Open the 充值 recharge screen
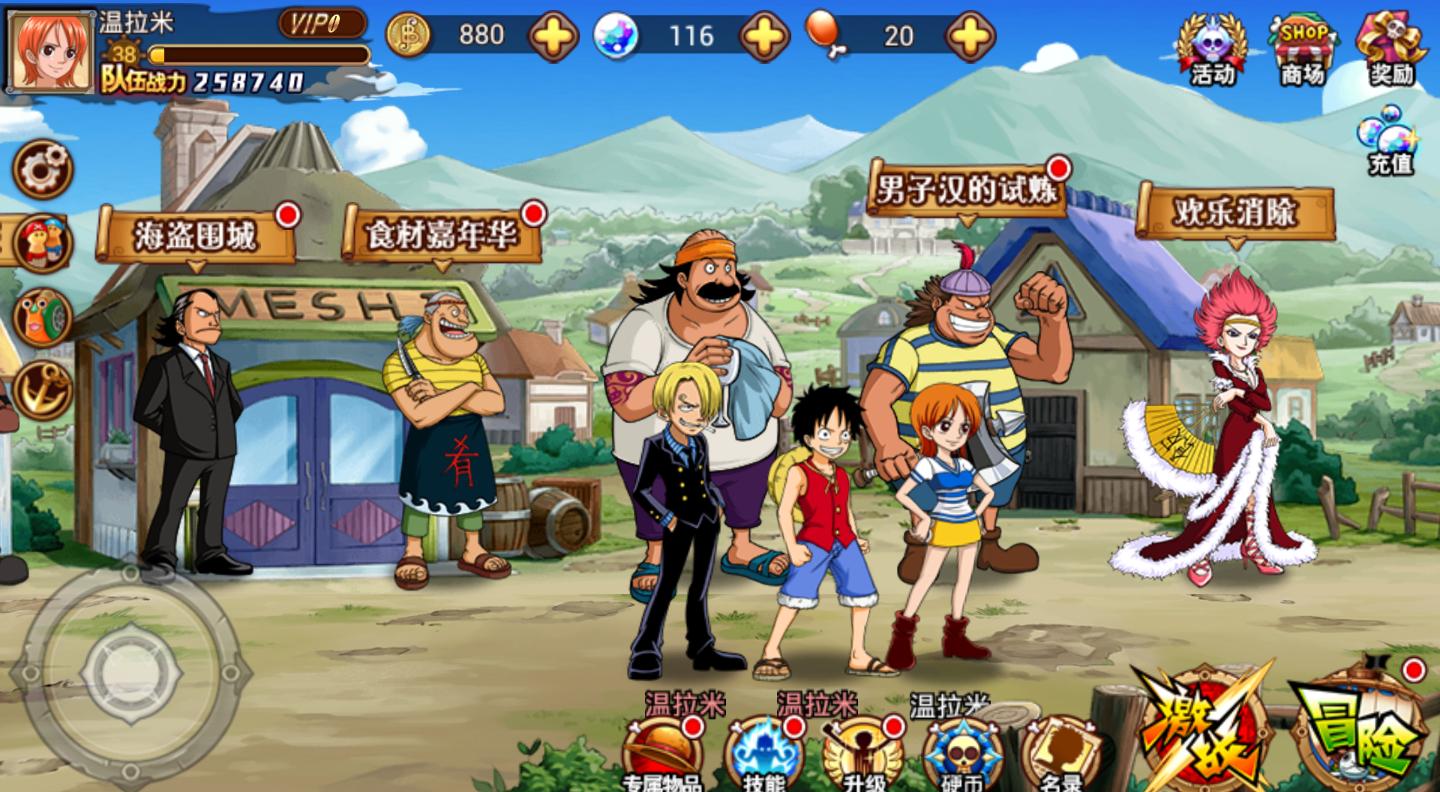 tap(1389, 145)
